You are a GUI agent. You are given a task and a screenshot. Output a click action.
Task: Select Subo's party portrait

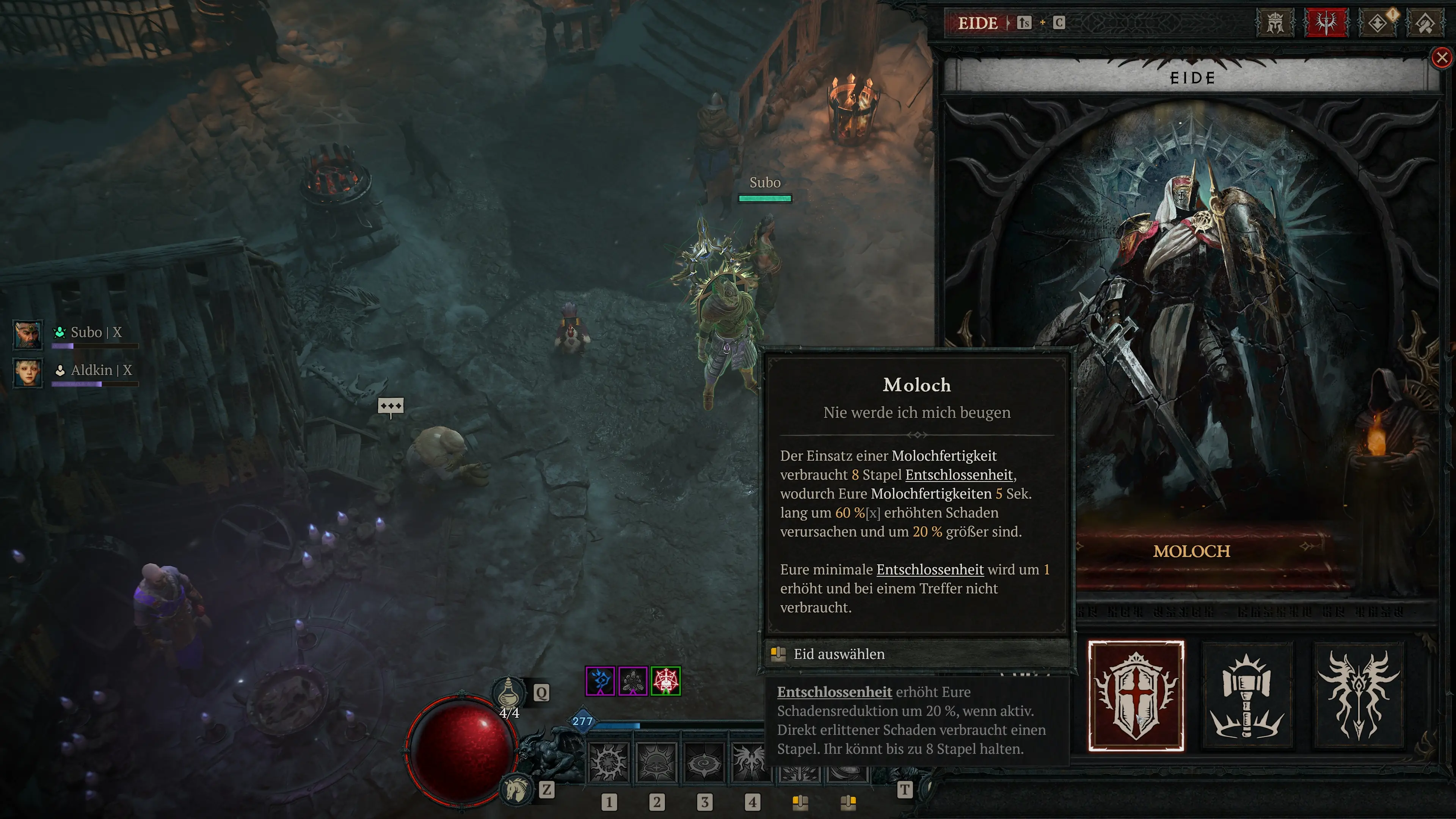28,334
